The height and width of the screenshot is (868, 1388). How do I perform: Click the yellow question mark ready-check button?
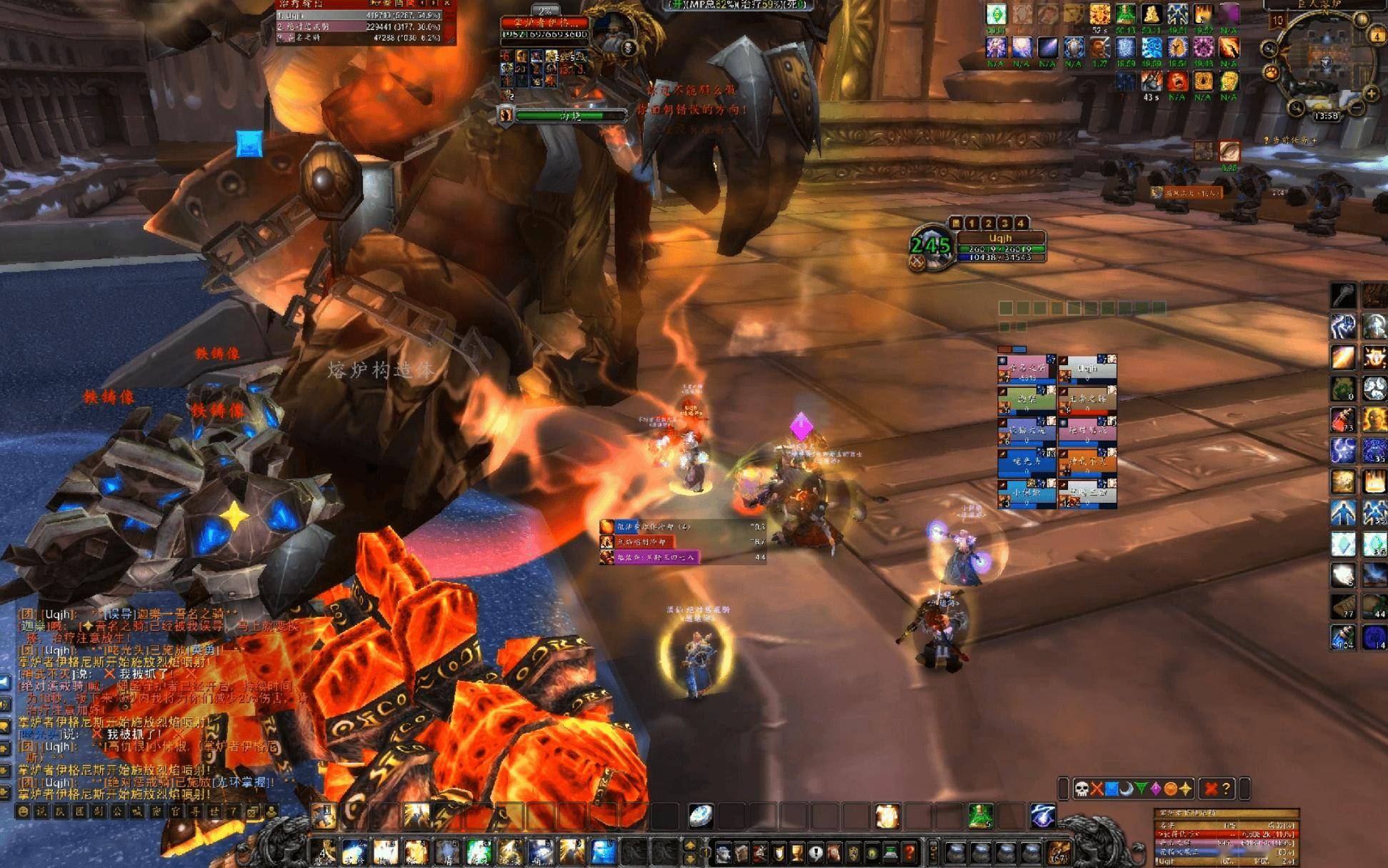[x=1226, y=789]
